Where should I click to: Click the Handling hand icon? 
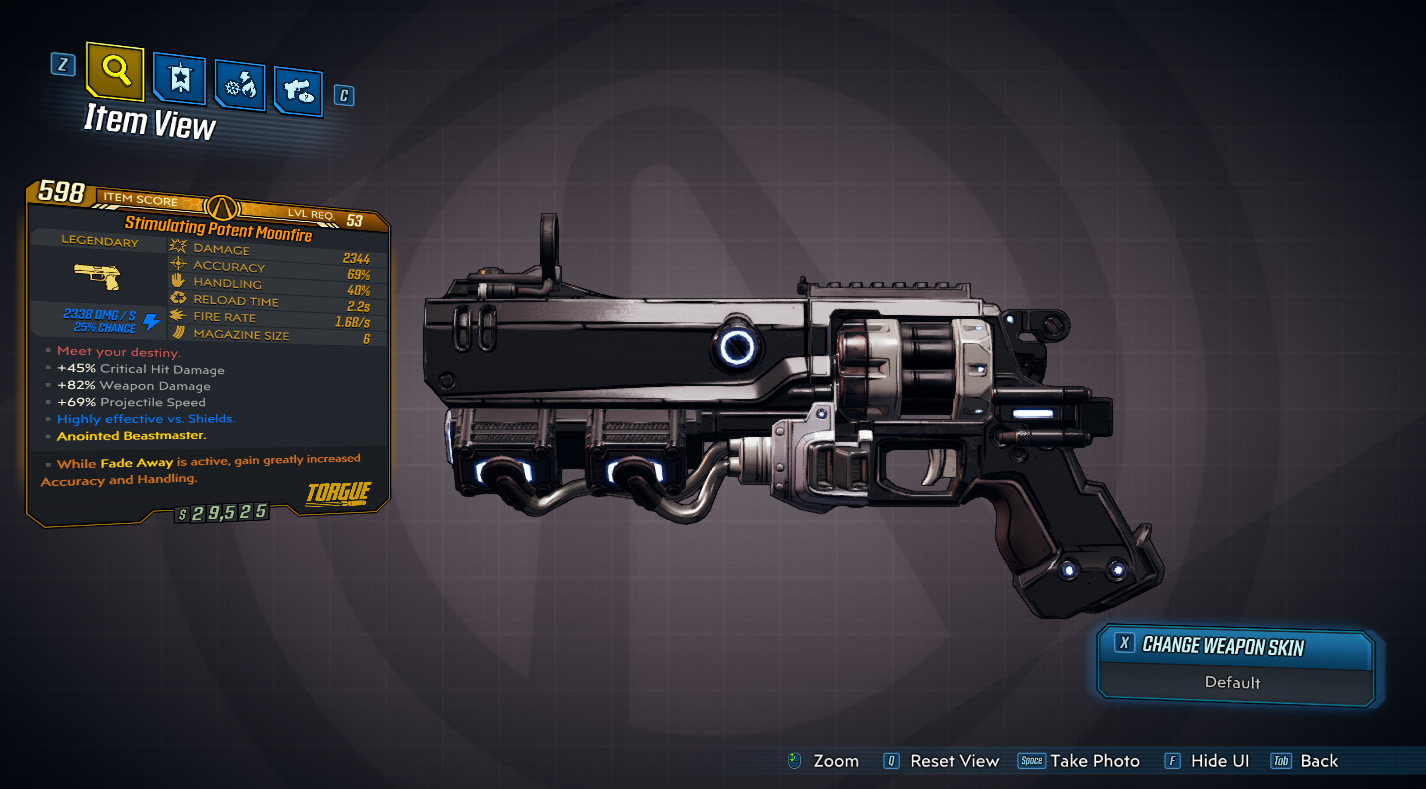tap(177, 283)
